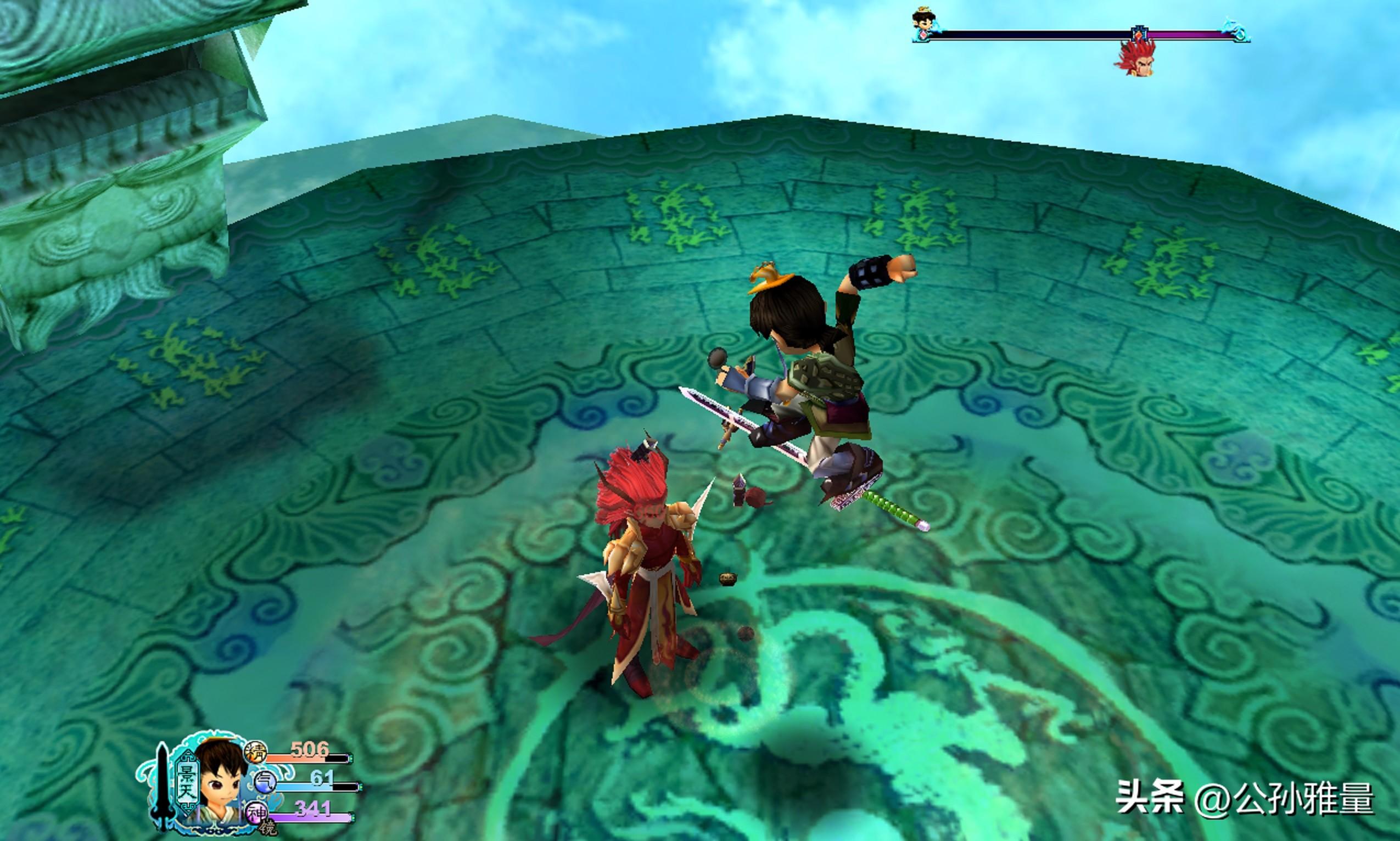Select the 精 stat orb
Screen dimensions: 1400x841
(x=255, y=753)
